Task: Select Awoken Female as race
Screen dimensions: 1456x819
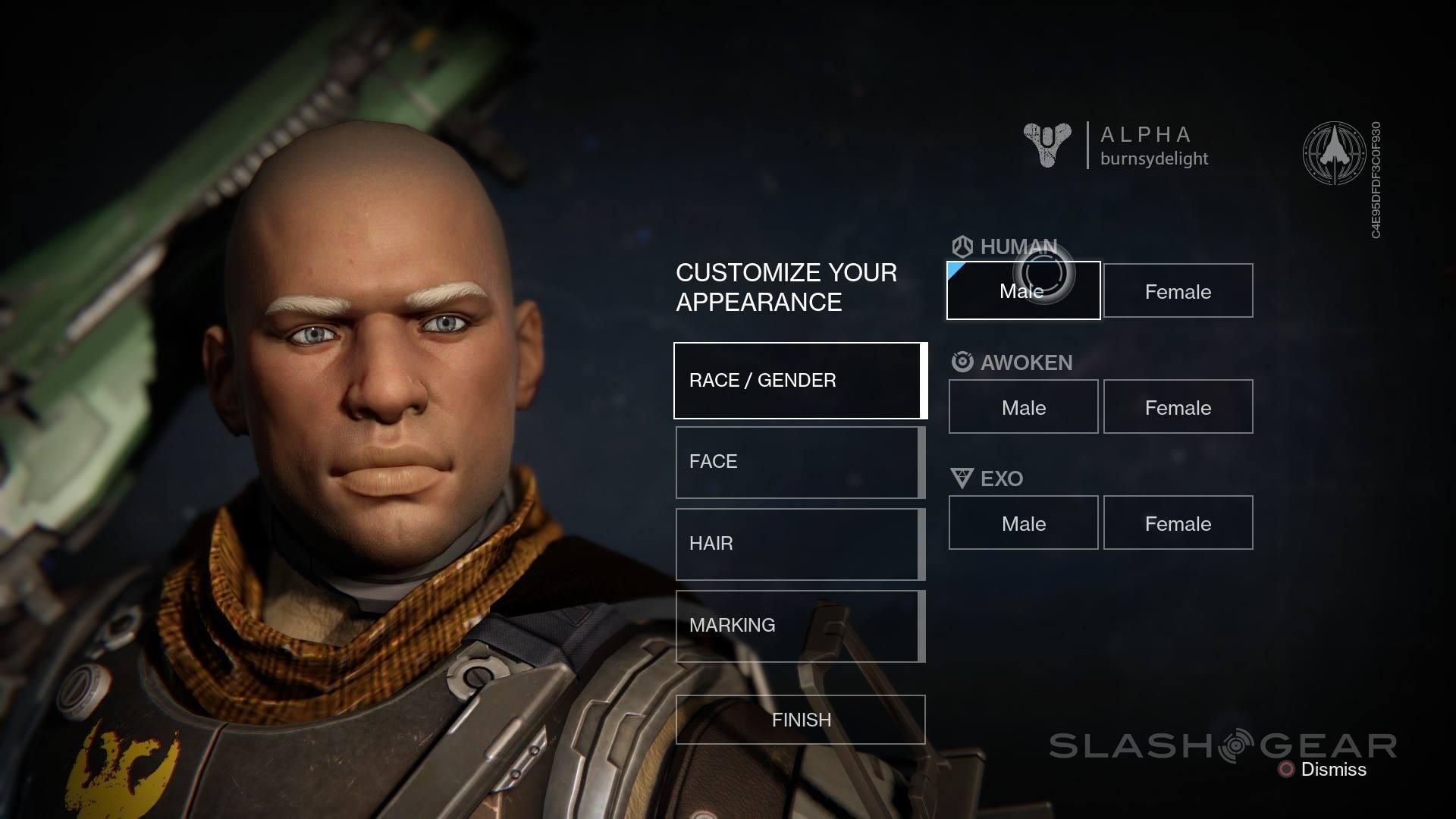Action: click(1178, 407)
